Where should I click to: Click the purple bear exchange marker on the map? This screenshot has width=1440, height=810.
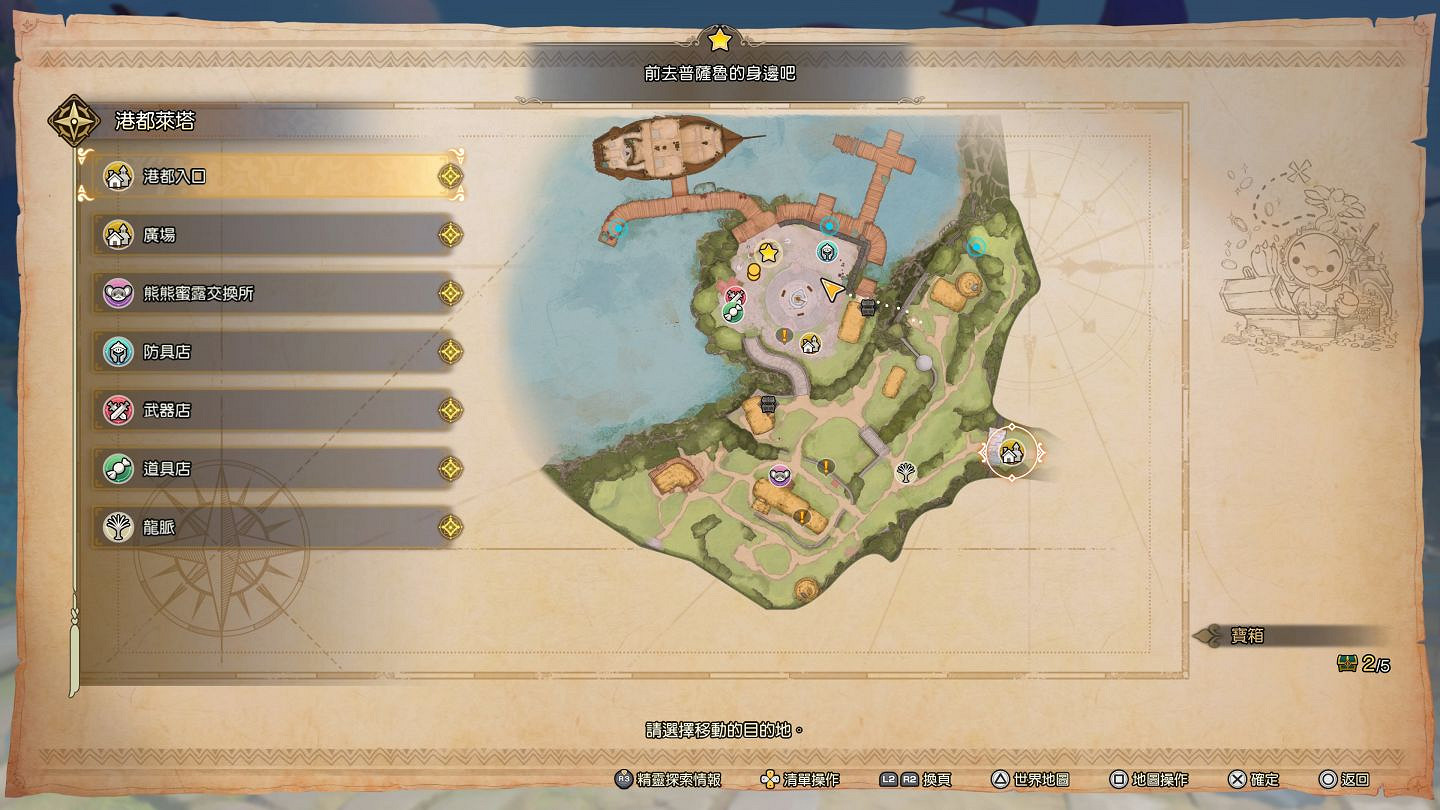tap(780, 476)
